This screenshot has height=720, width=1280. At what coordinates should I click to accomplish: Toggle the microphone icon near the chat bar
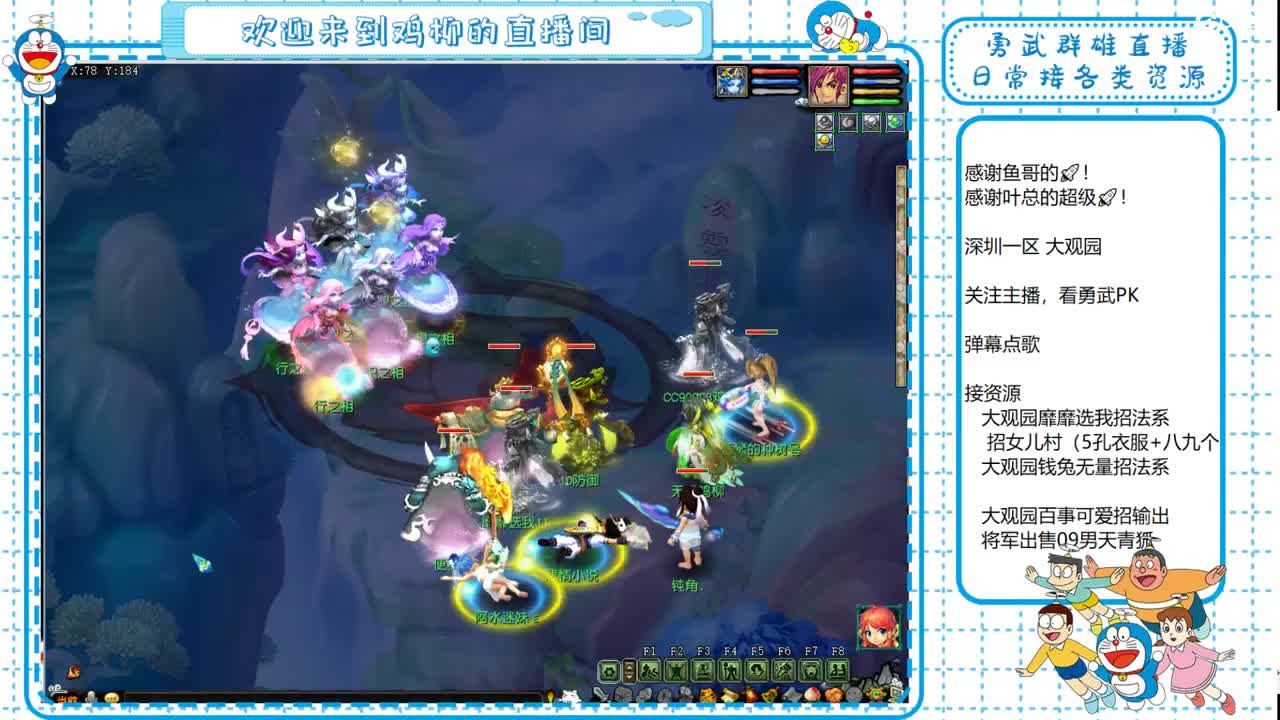coord(90,698)
